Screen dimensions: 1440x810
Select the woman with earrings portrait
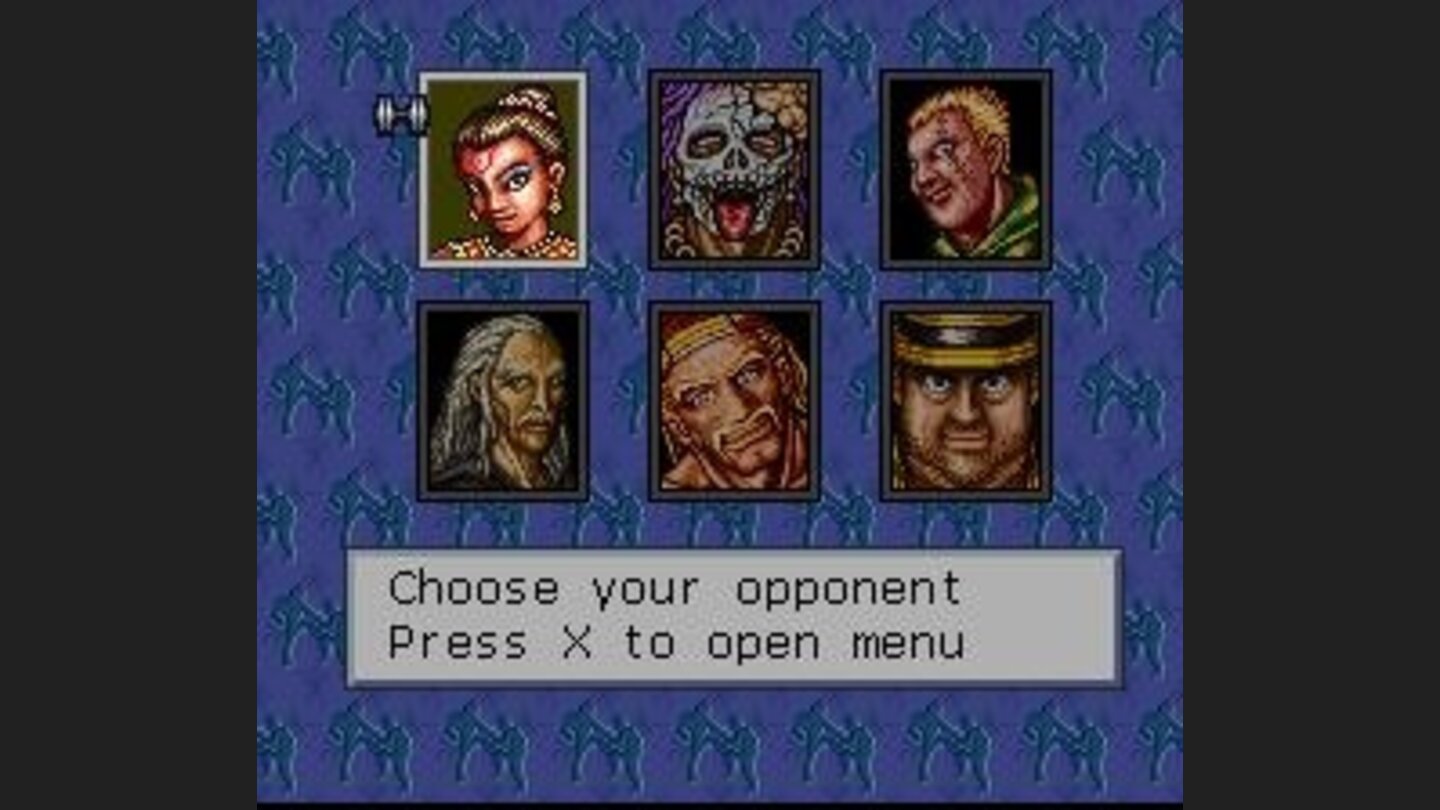505,170
